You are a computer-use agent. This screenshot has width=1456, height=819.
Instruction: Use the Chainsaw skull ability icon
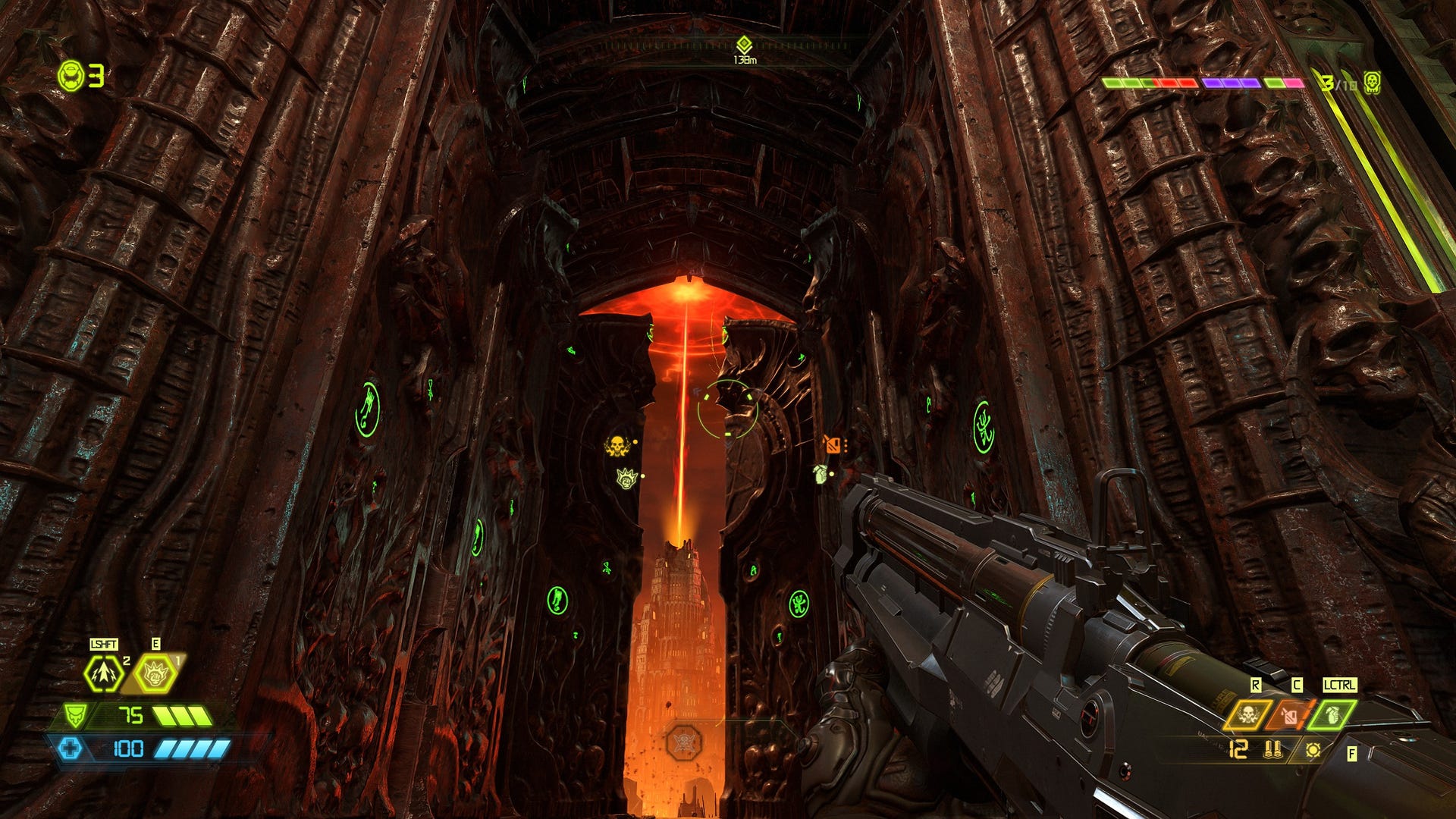[x=1247, y=714]
